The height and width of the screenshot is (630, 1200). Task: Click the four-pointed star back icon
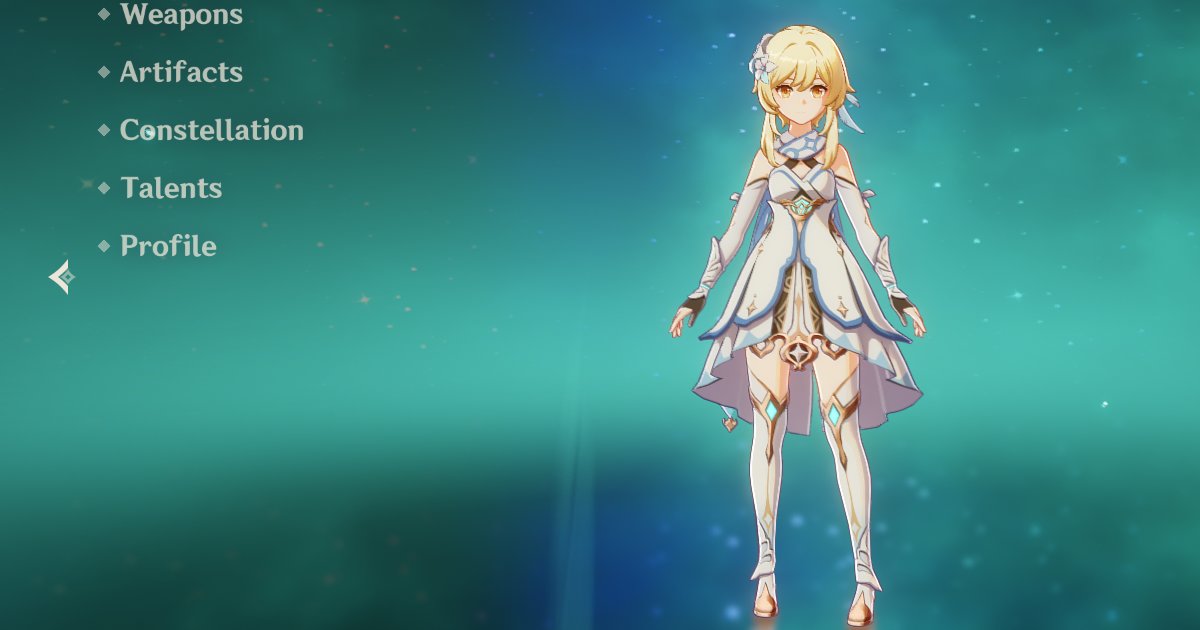coord(62,276)
